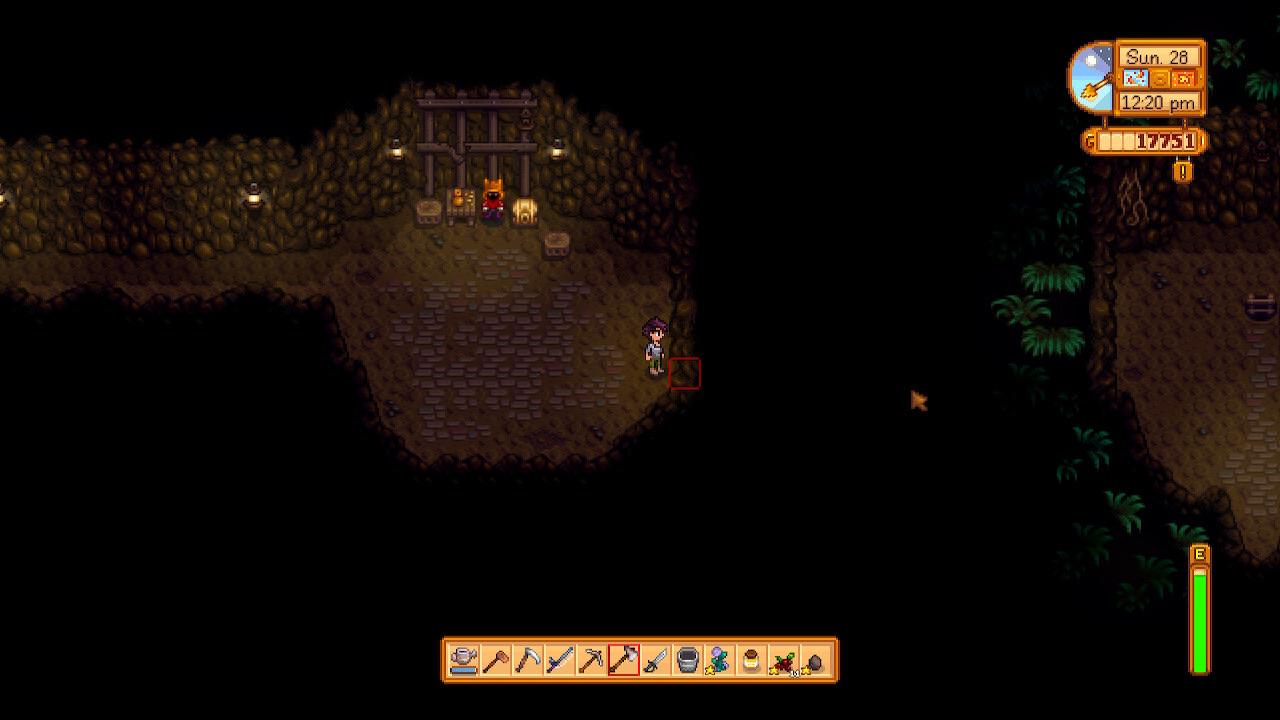Screen dimensions: 1280x720
Task: Click the red tile selection cursor near the player
Action: pyautogui.click(x=685, y=372)
